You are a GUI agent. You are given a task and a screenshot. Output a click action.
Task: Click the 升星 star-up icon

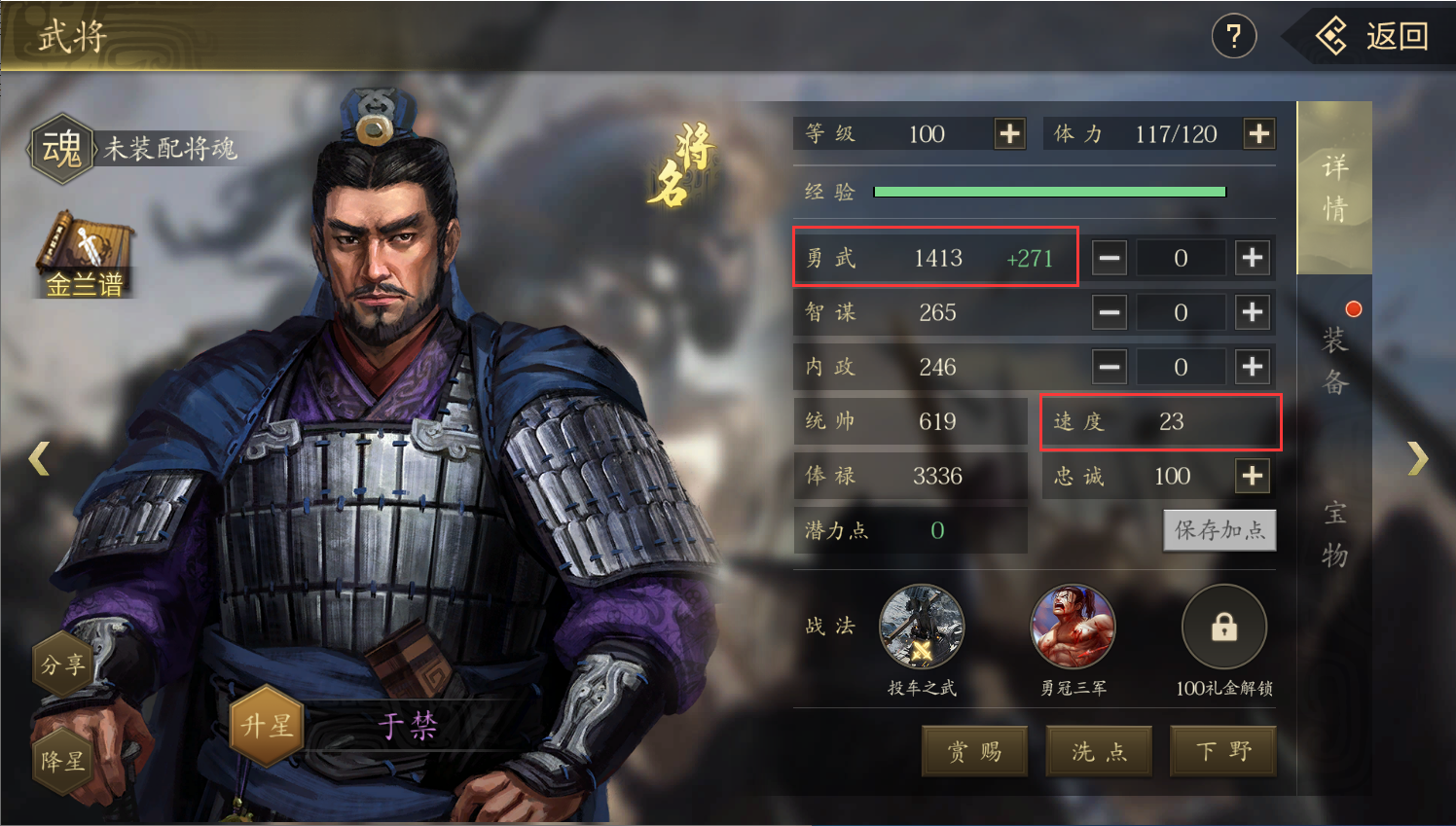click(266, 725)
